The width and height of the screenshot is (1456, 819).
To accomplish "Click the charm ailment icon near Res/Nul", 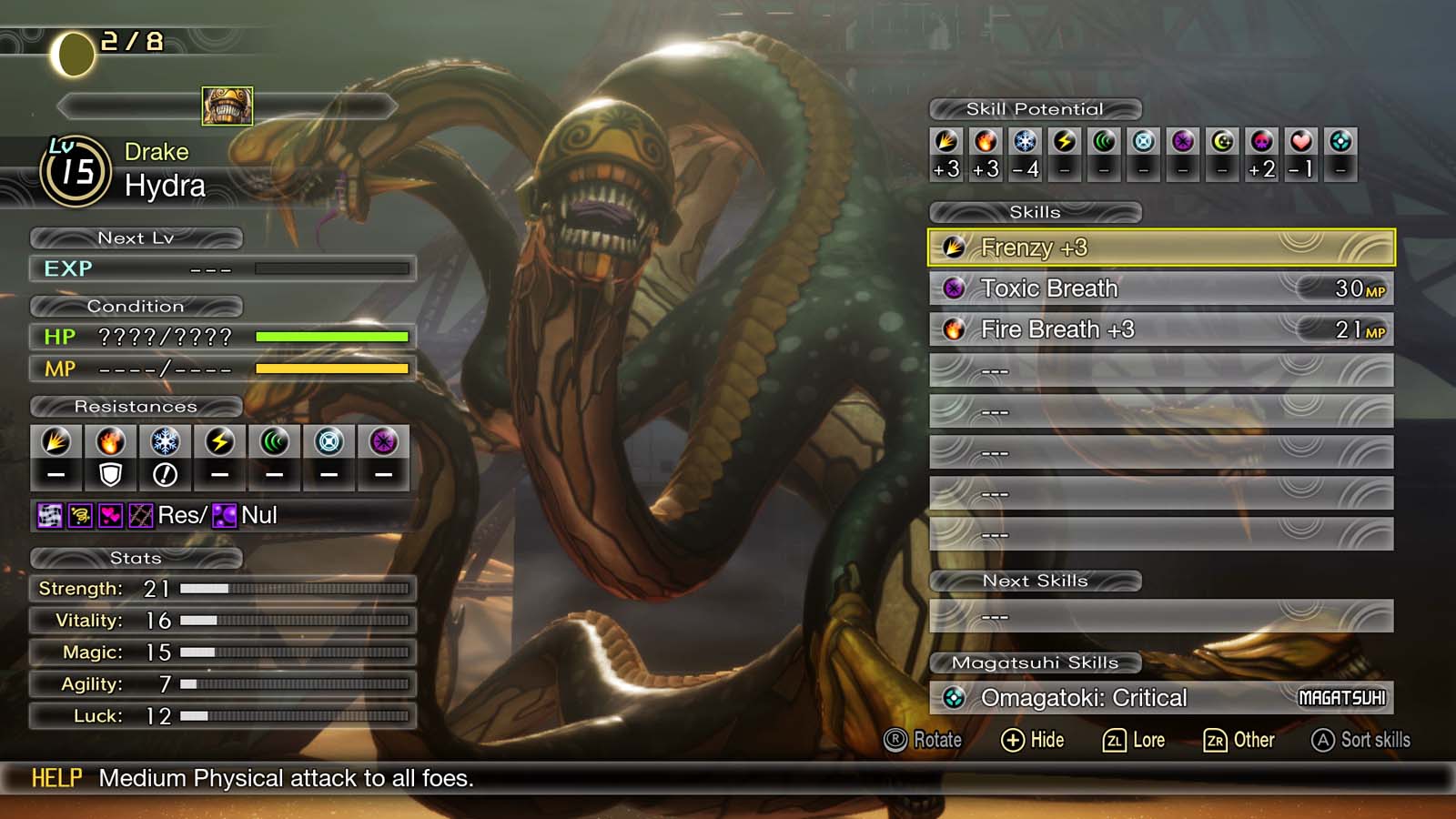I will point(111,516).
